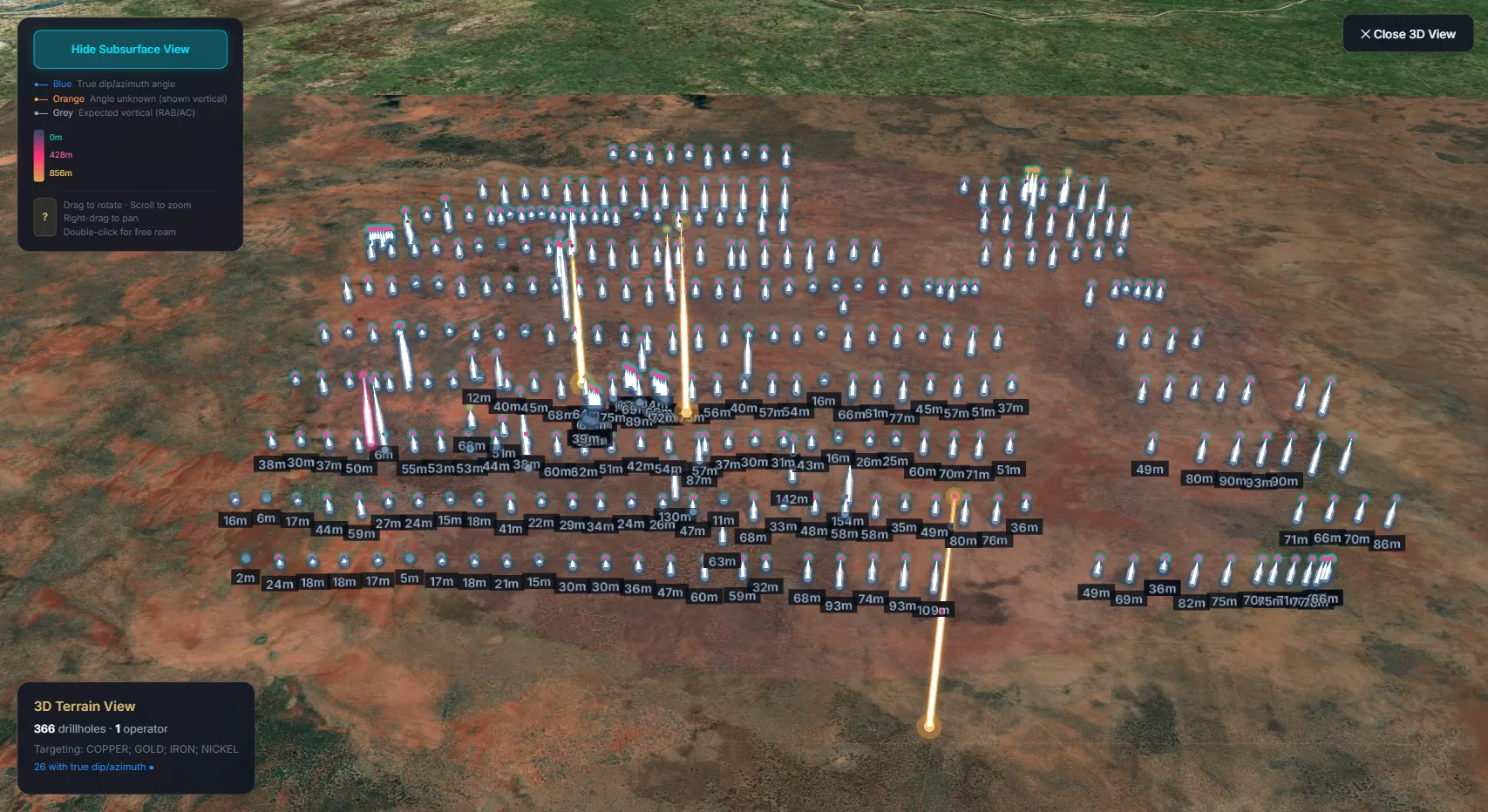Click the yellow-highlighted collar in the upper right cluster
Viewport: 1488px width, 812px height.
(1034, 171)
